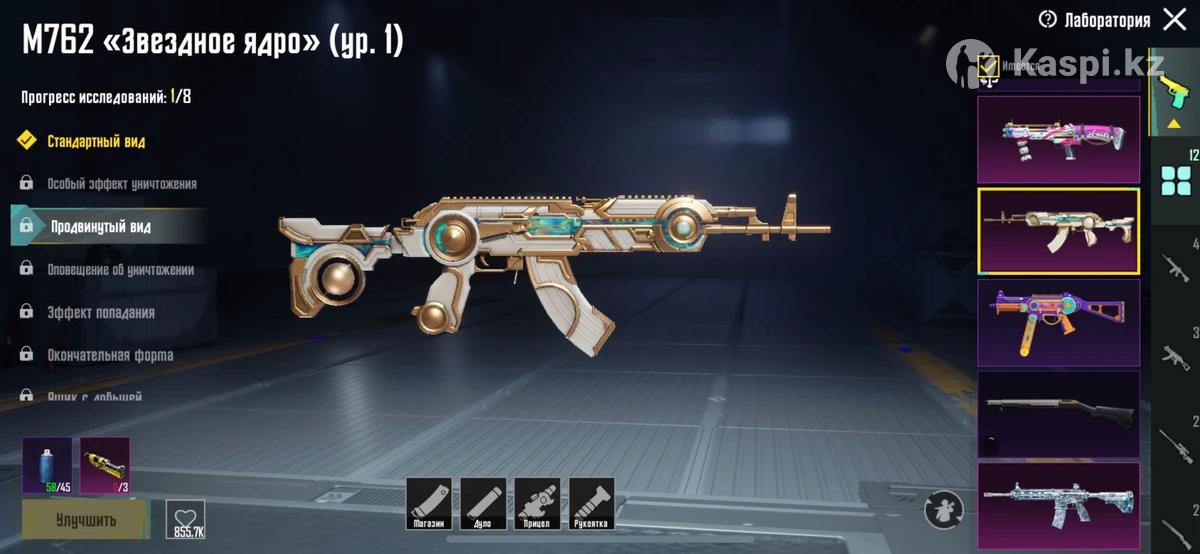The width and height of the screenshot is (1200, 554).
Task: Click the Улучшить upgrade button
Action: pyautogui.click(x=85, y=520)
